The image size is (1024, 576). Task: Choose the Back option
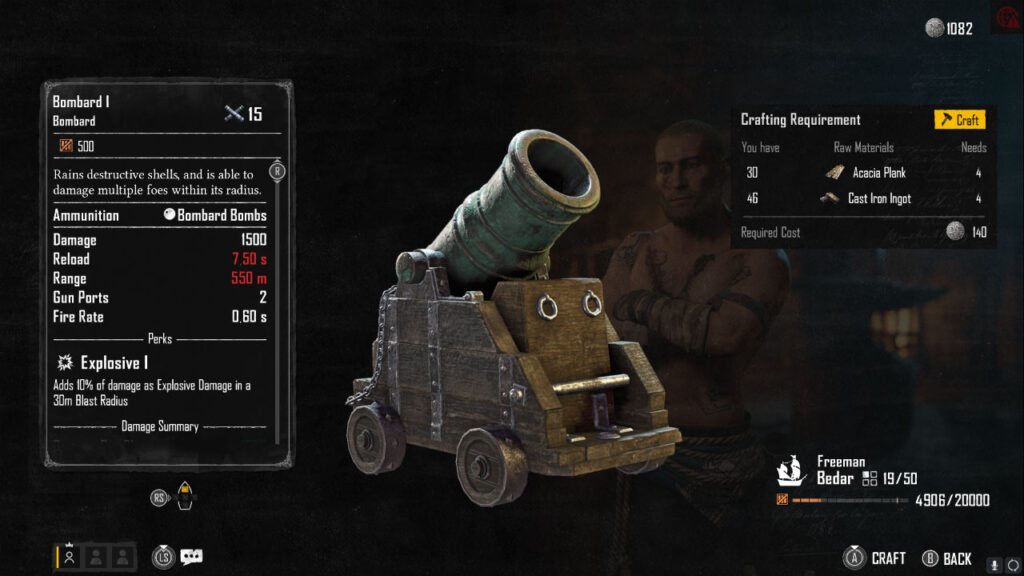(946, 558)
